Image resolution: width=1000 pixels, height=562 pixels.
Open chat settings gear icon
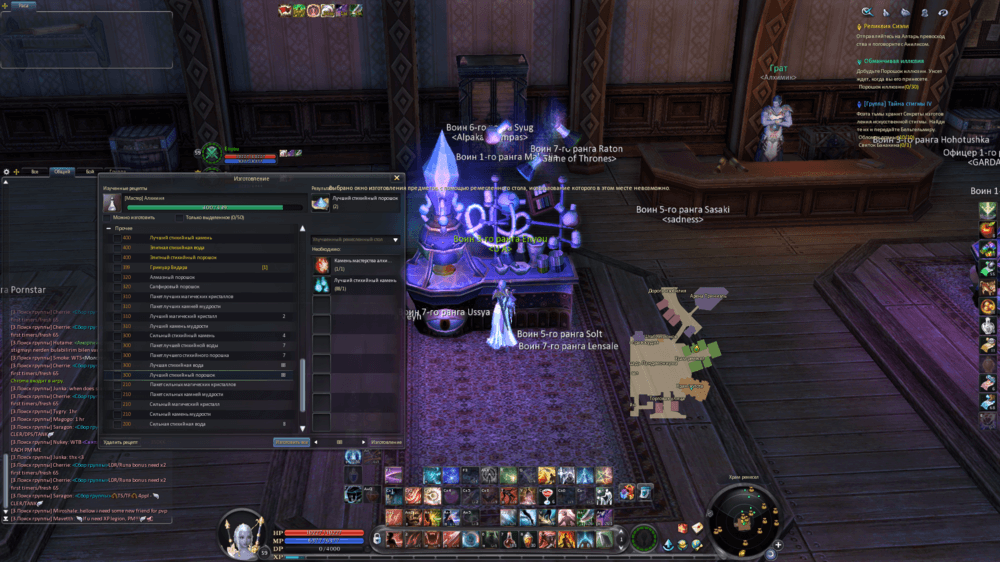click(x=7, y=172)
